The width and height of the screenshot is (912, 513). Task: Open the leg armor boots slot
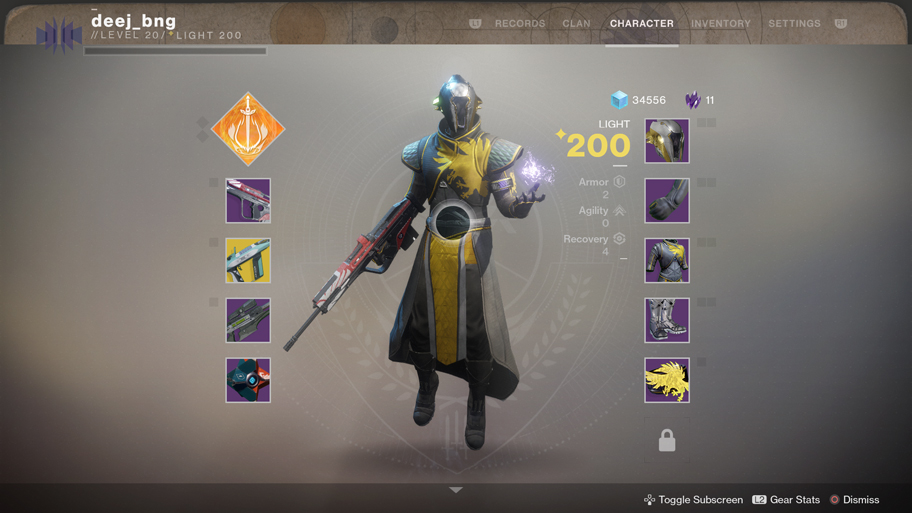point(667,321)
